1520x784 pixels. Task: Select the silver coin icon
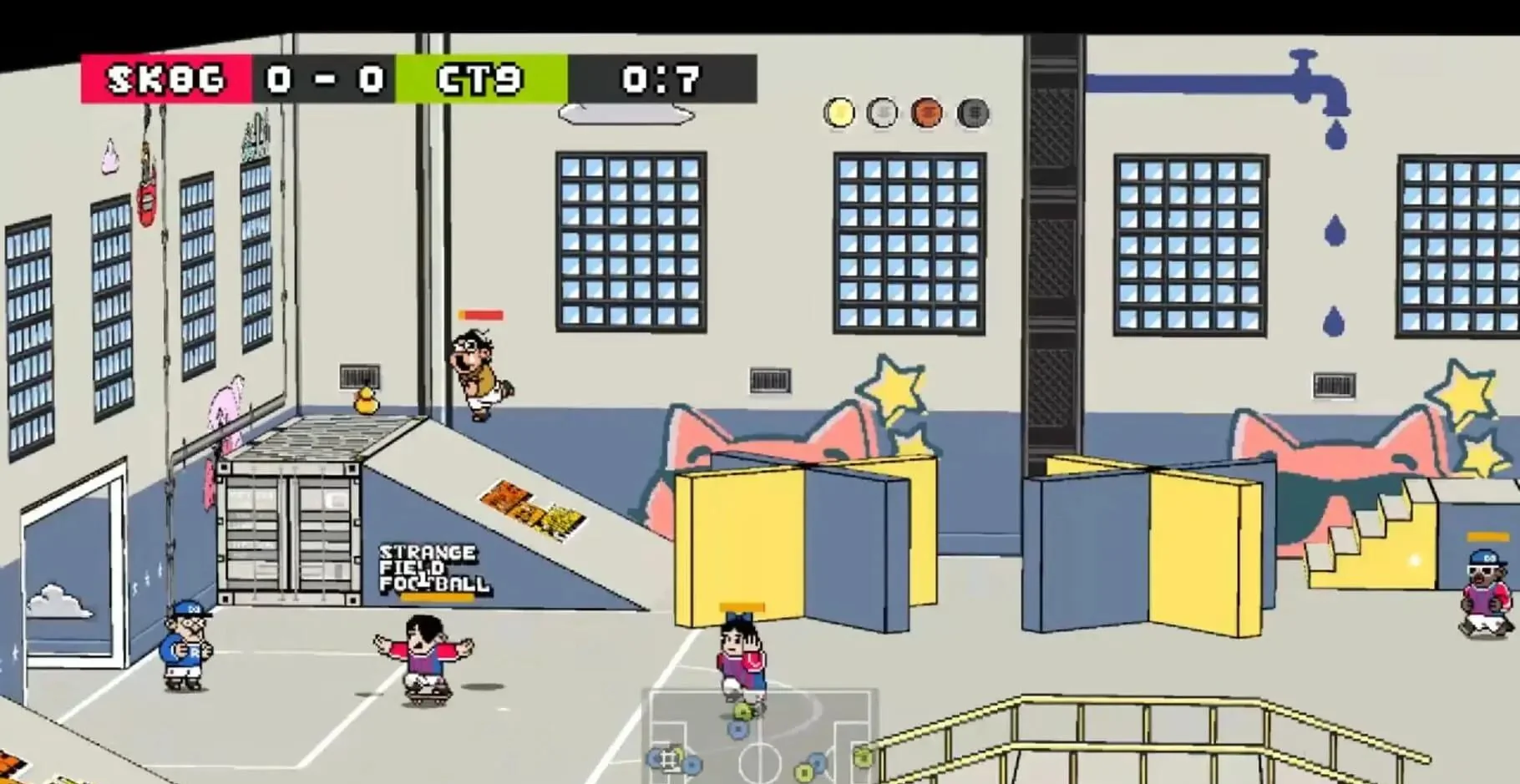[x=883, y=113]
